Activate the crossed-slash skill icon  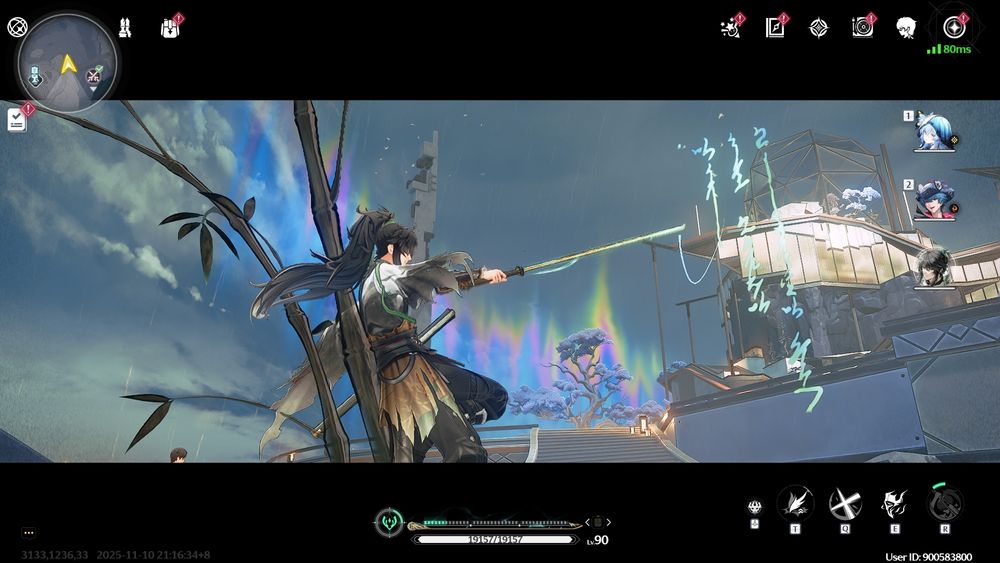(x=845, y=503)
